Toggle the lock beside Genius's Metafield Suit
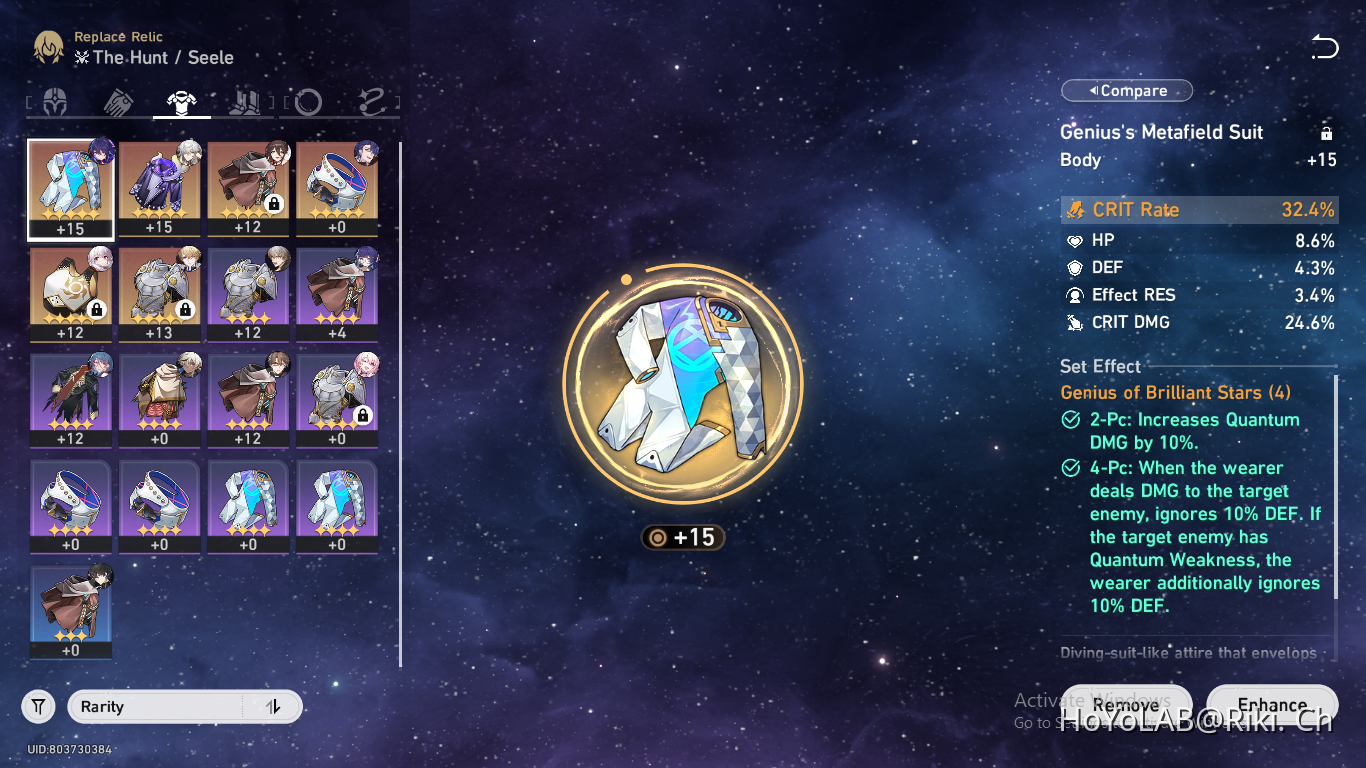The height and width of the screenshot is (768, 1366). tap(1326, 132)
